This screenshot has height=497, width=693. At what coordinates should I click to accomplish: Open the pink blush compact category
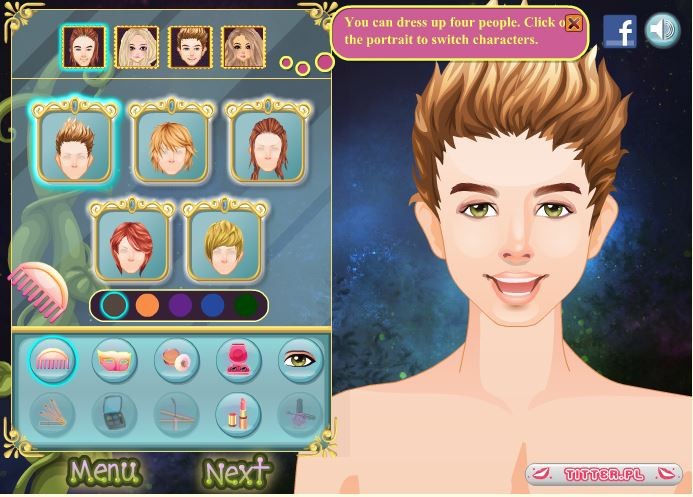tap(238, 360)
